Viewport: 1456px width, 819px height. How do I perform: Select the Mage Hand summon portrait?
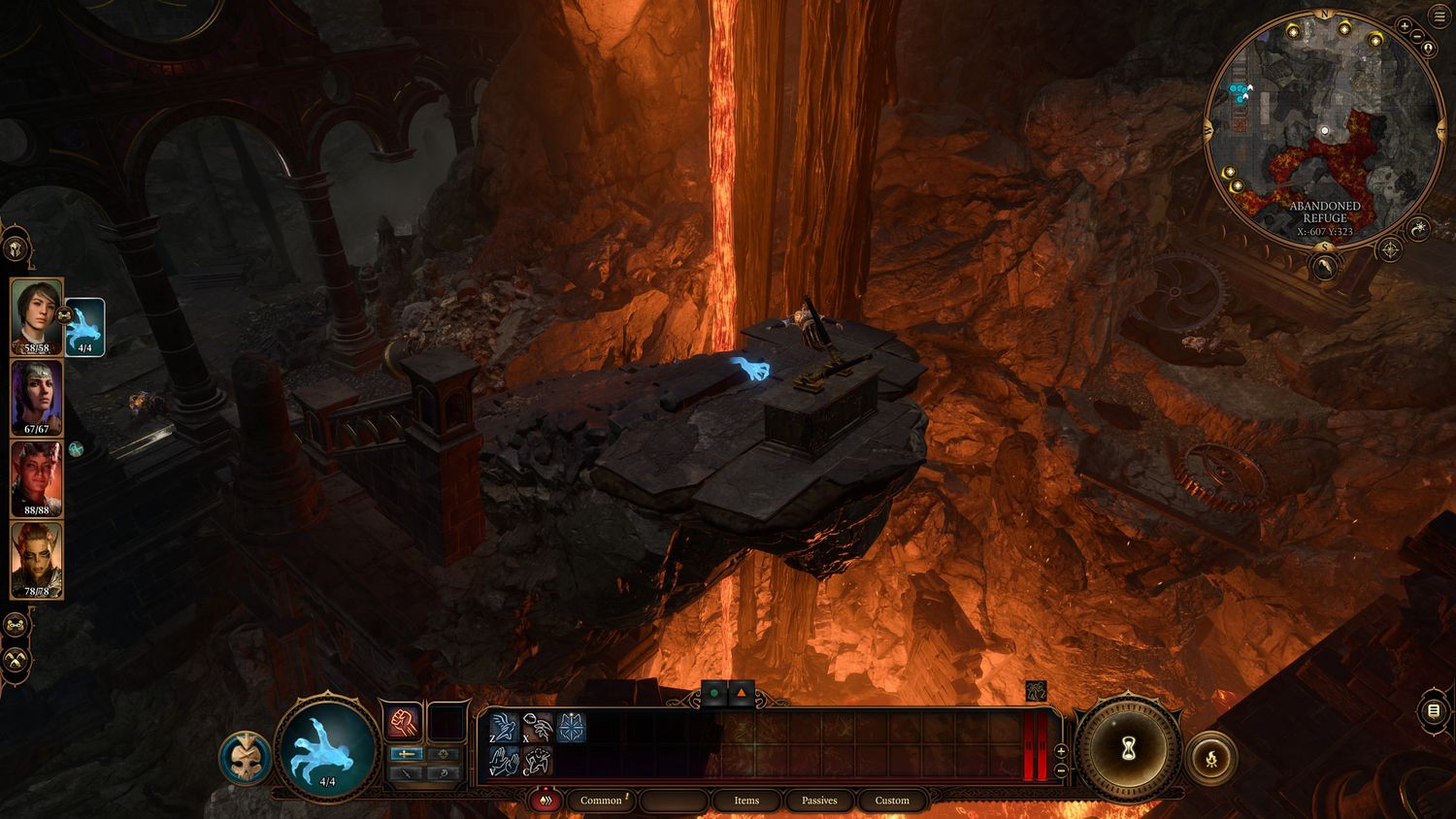click(84, 327)
